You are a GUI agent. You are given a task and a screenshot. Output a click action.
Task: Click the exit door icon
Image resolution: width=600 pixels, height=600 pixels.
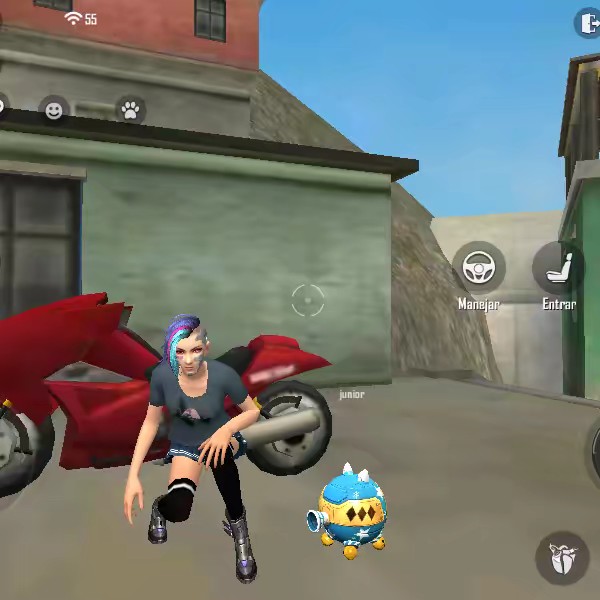click(588, 23)
